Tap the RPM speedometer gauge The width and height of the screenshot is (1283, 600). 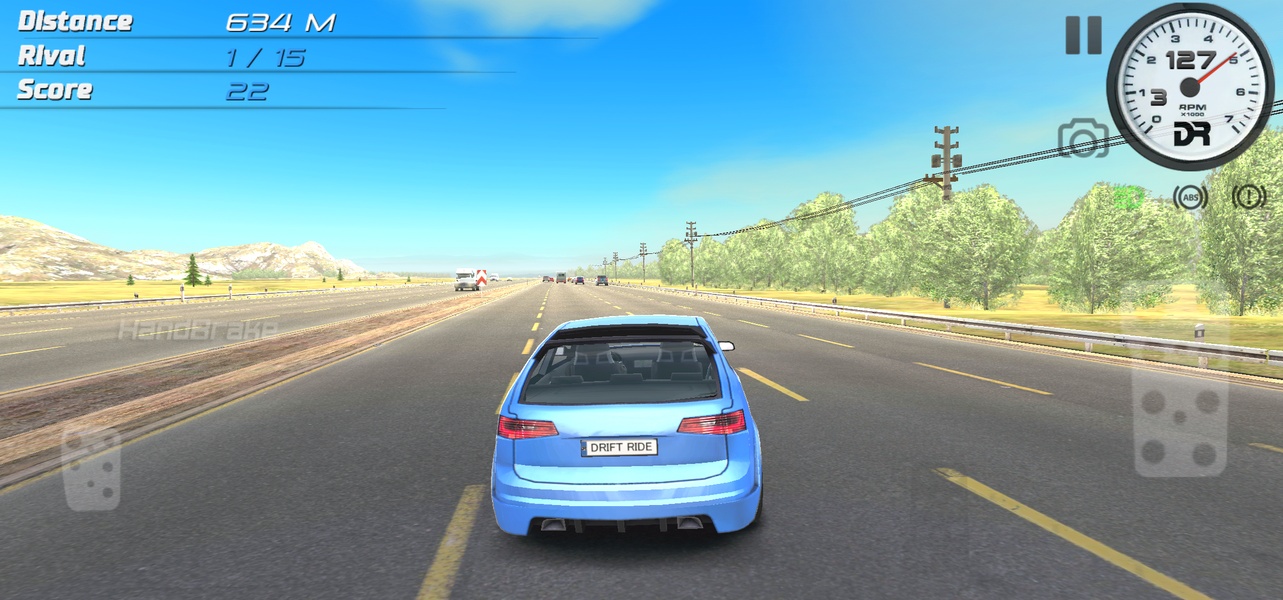[x=1190, y=86]
